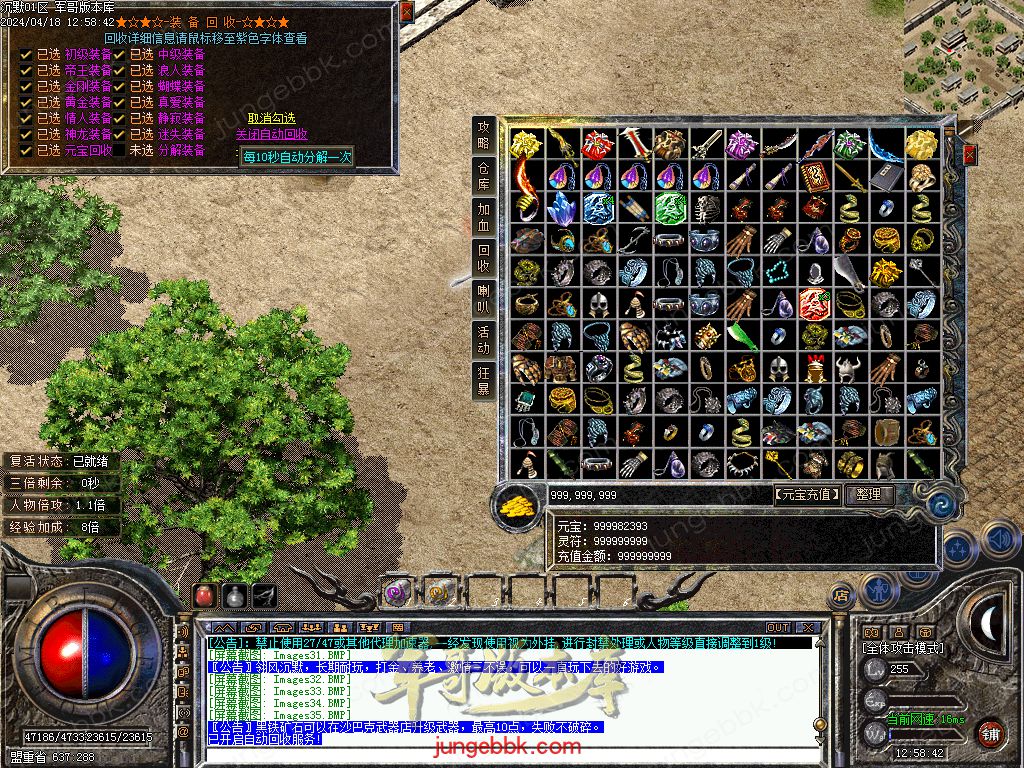Switch to the 回收 recycle tab

[484, 258]
